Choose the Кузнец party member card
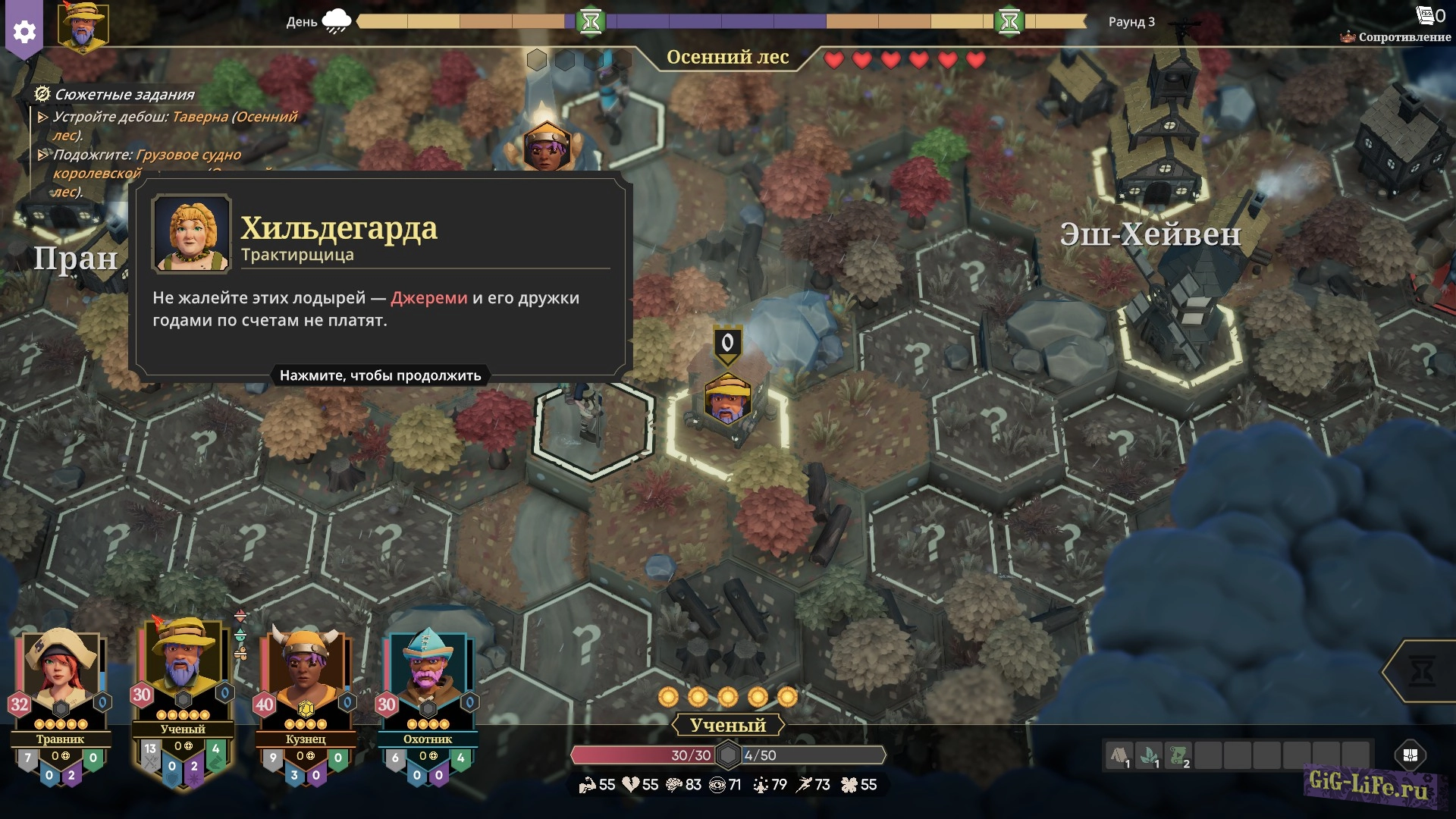The height and width of the screenshot is (819, 1456). [306, 682]
